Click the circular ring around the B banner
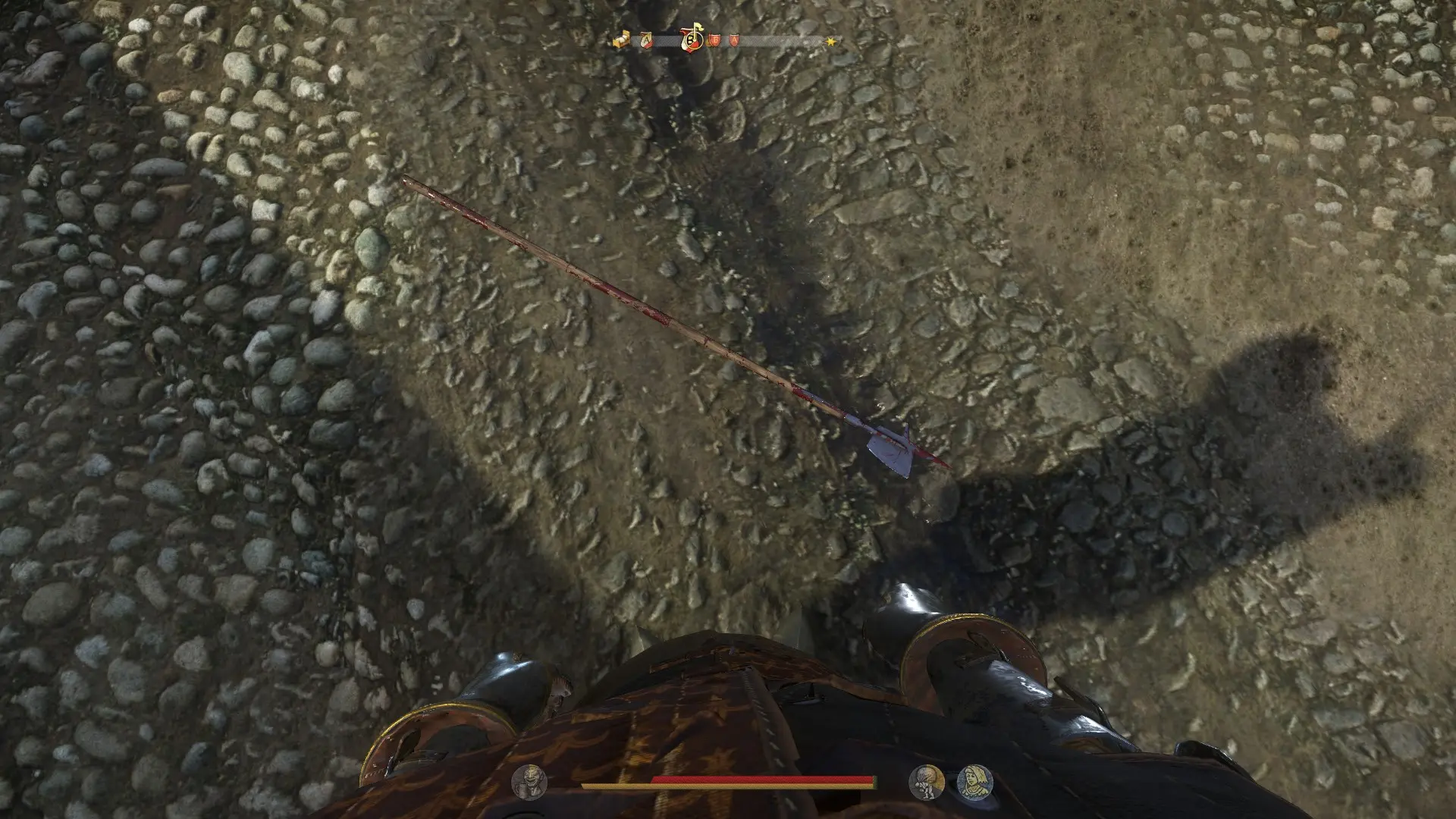The height and width of the screenshot is (819, 1456). (695, 42)
